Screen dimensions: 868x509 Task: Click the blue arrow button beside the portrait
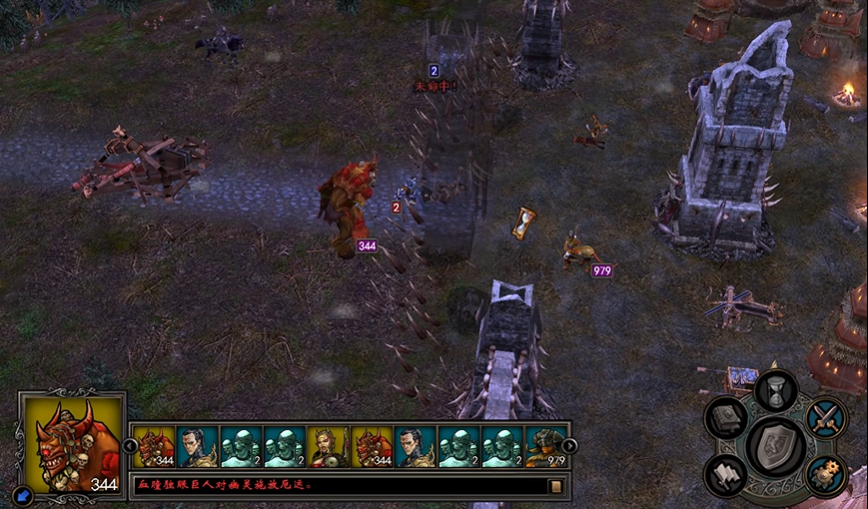coord(23,494)
